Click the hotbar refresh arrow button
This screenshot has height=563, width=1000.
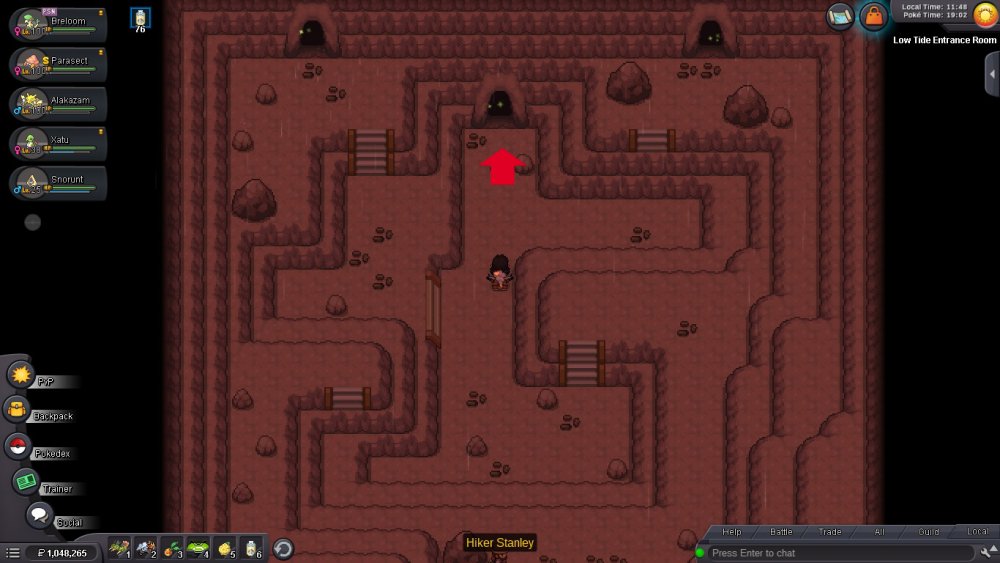tap(283, 548)
